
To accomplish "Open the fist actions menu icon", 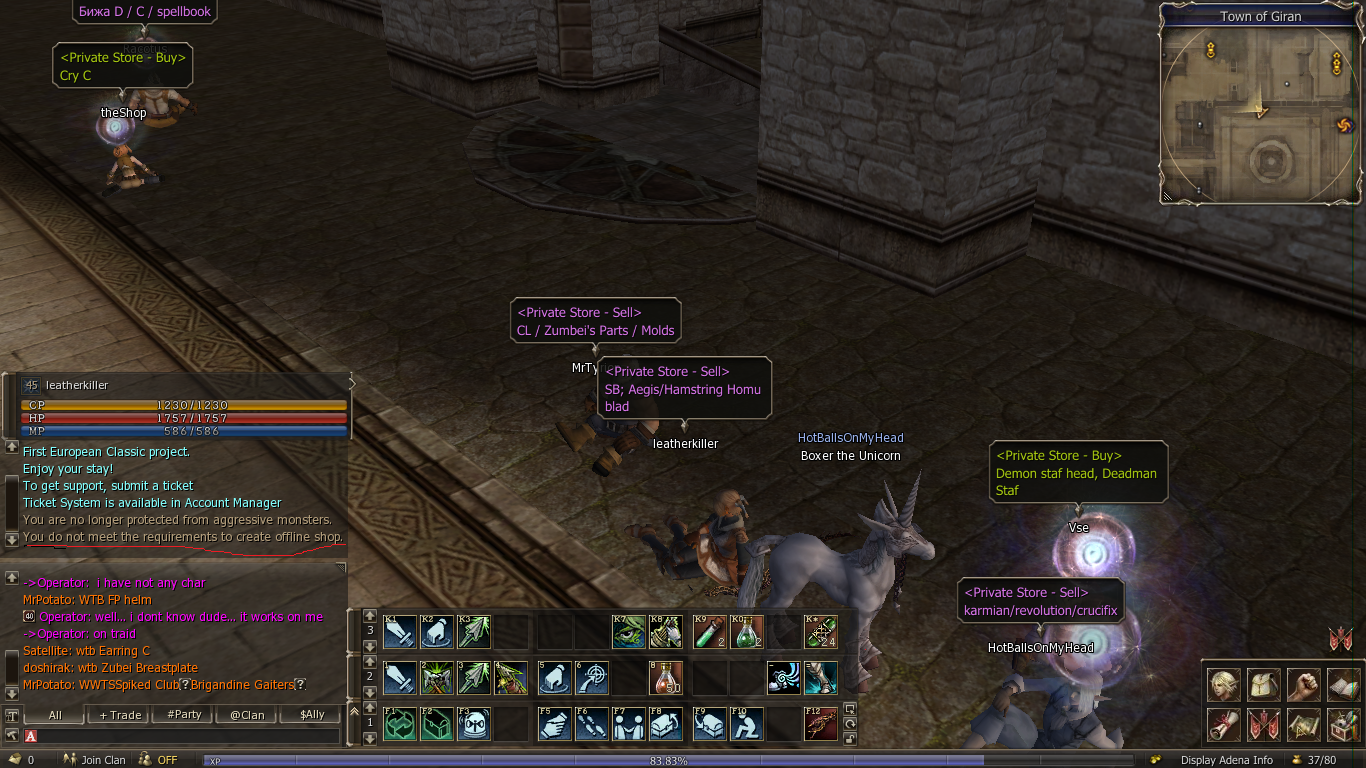I will [x=1304, y=685].
